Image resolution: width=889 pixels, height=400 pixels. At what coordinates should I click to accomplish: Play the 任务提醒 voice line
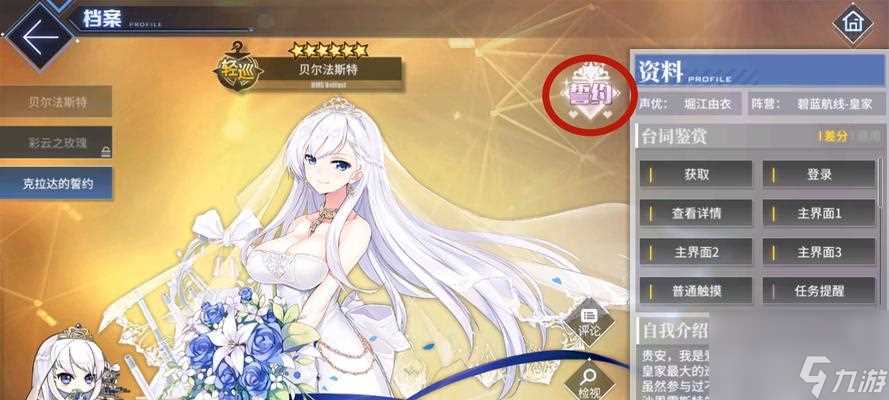[x=819, y=291]
